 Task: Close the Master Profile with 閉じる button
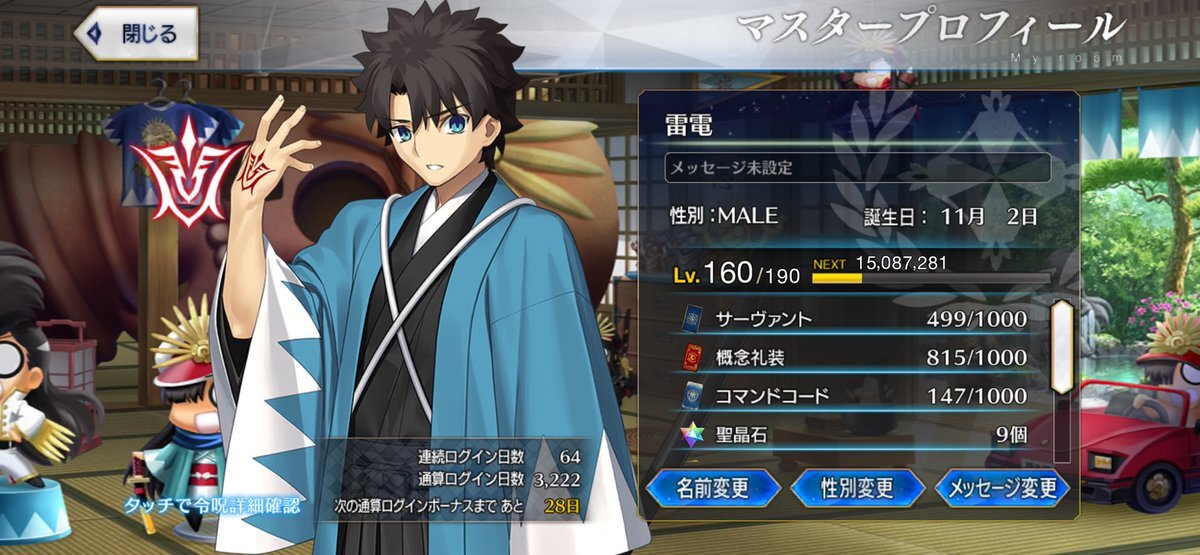(136, 33)
